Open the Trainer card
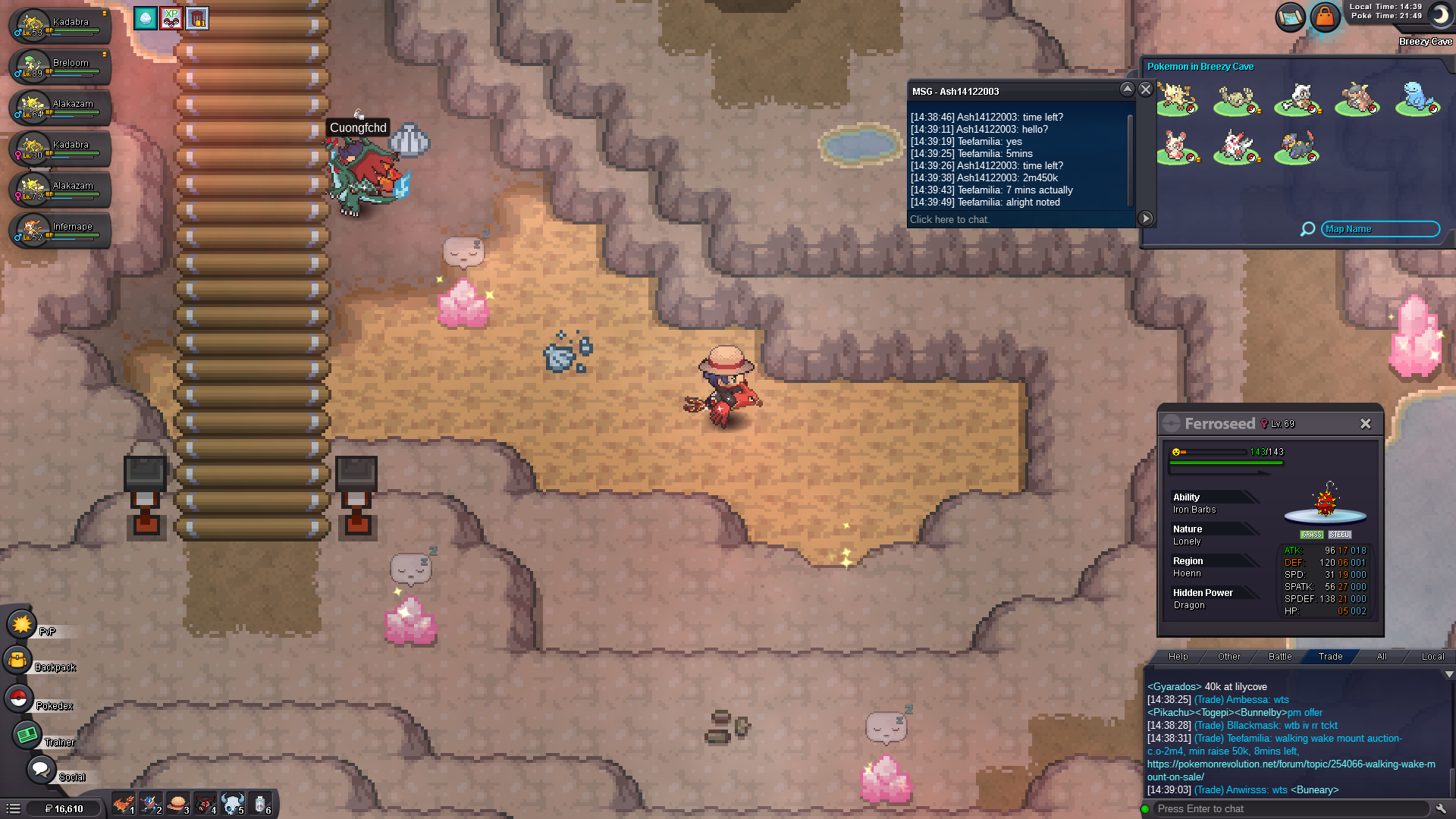The height and width of the screenshot is (819, 1456). 27,735
